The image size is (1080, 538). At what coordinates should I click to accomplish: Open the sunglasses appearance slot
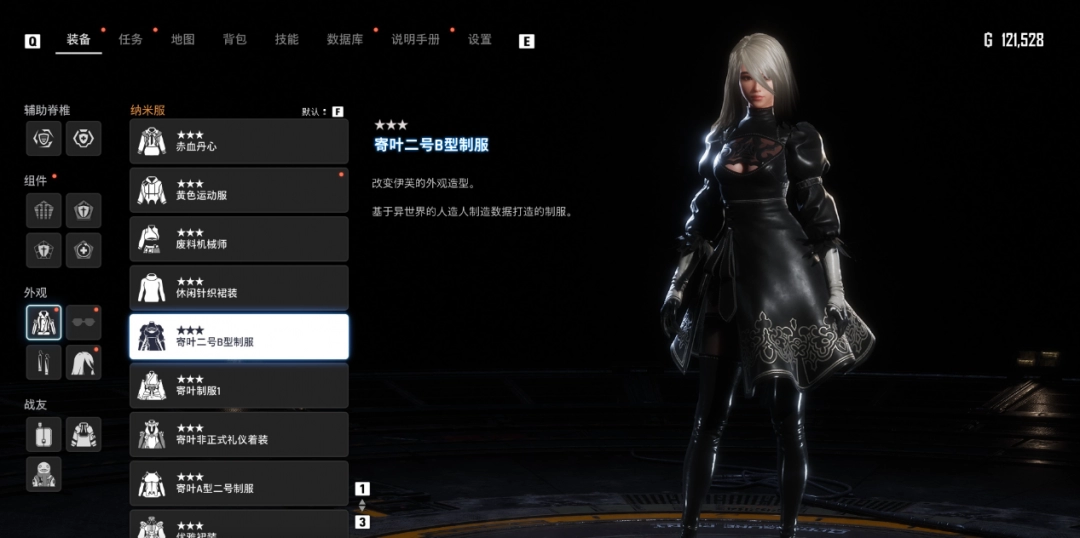tap(84, 323)
